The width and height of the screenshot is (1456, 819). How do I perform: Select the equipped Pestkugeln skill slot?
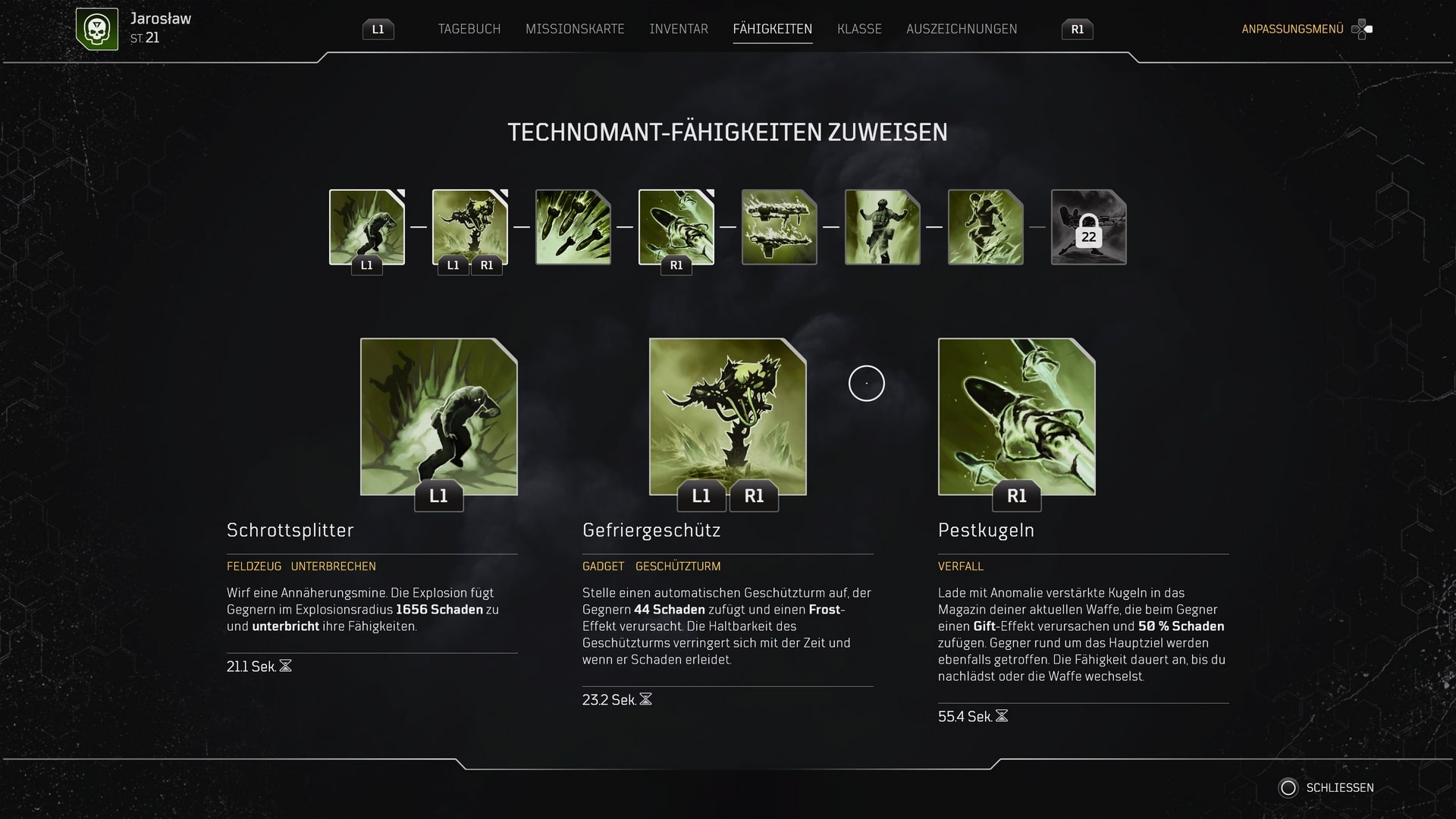[1017, 416]
